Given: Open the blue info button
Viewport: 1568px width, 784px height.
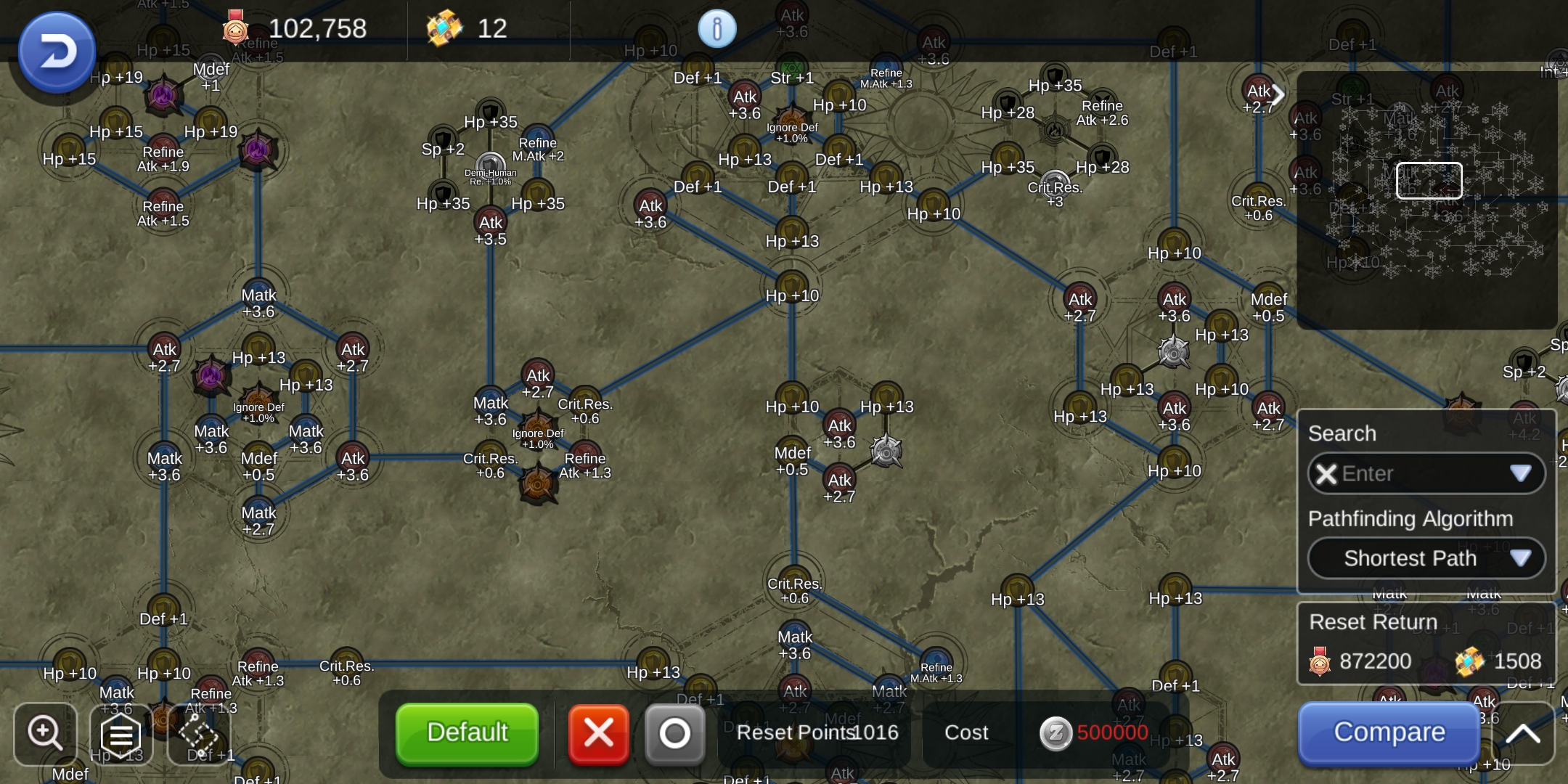Looking at the screenshot, I should [716, 29].
